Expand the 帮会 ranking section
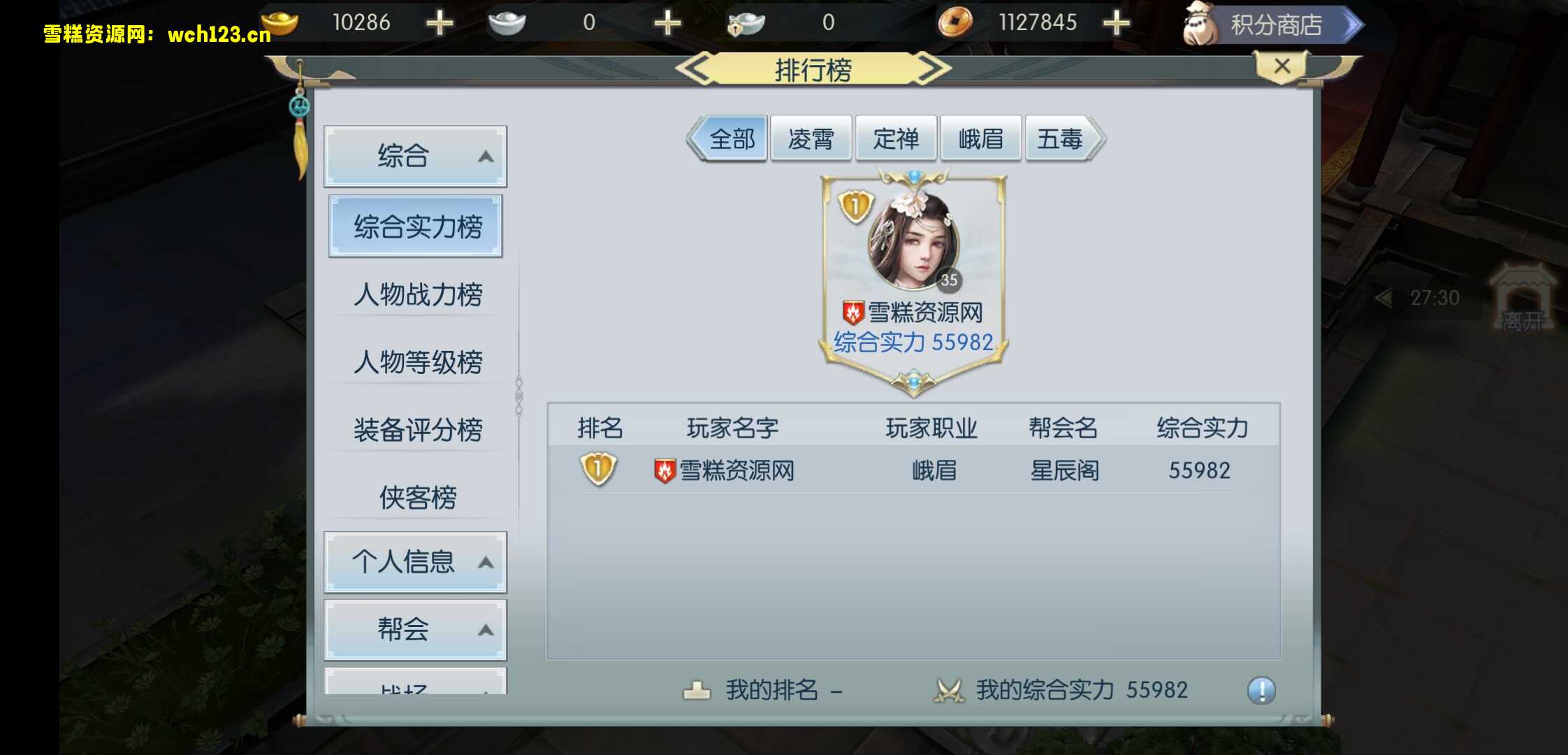The height and width of the screenshot is (755, 1568). click(x=415, y=629)
